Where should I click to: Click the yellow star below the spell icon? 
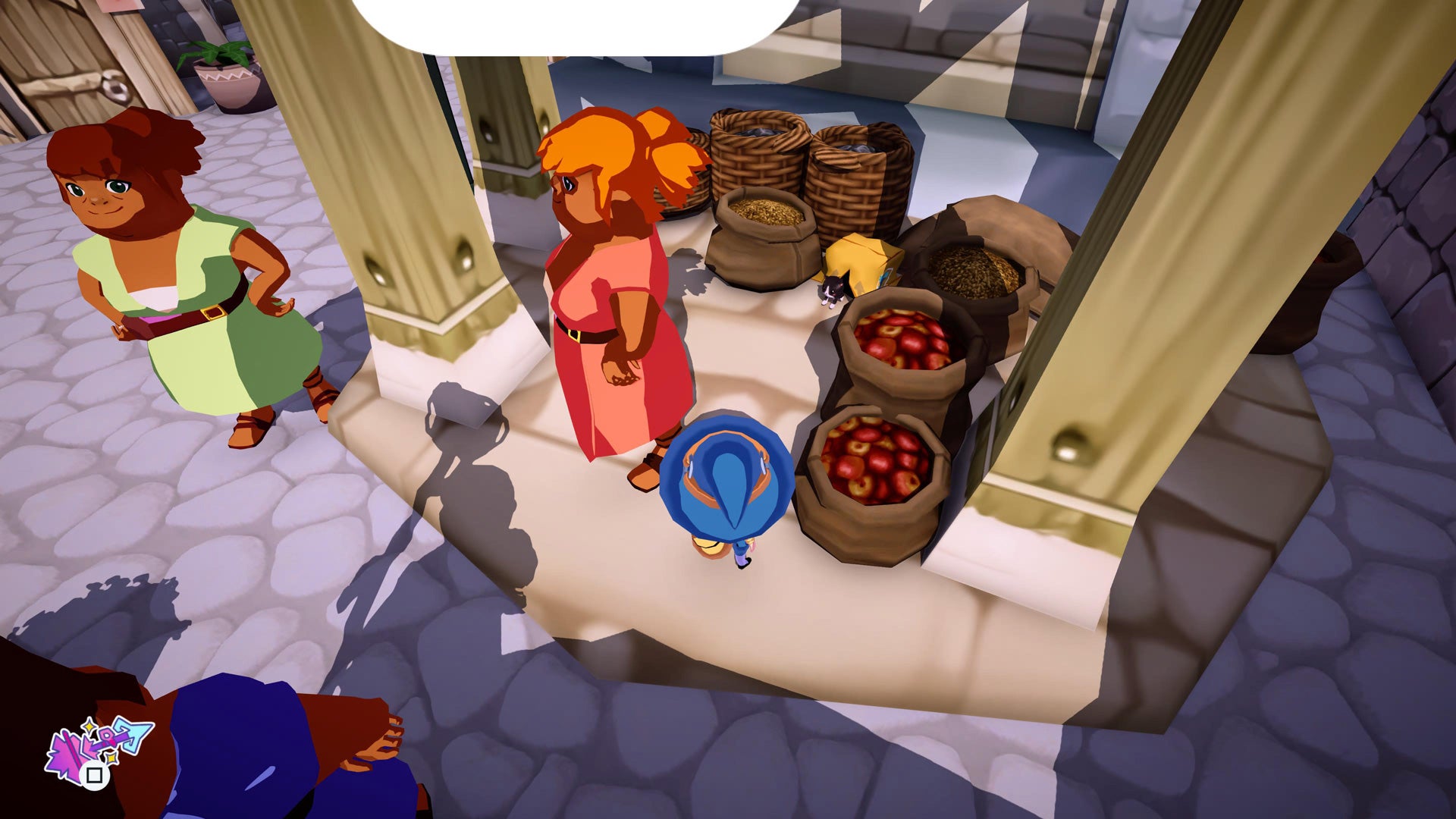pyautogui.click(x=111, y=758)
